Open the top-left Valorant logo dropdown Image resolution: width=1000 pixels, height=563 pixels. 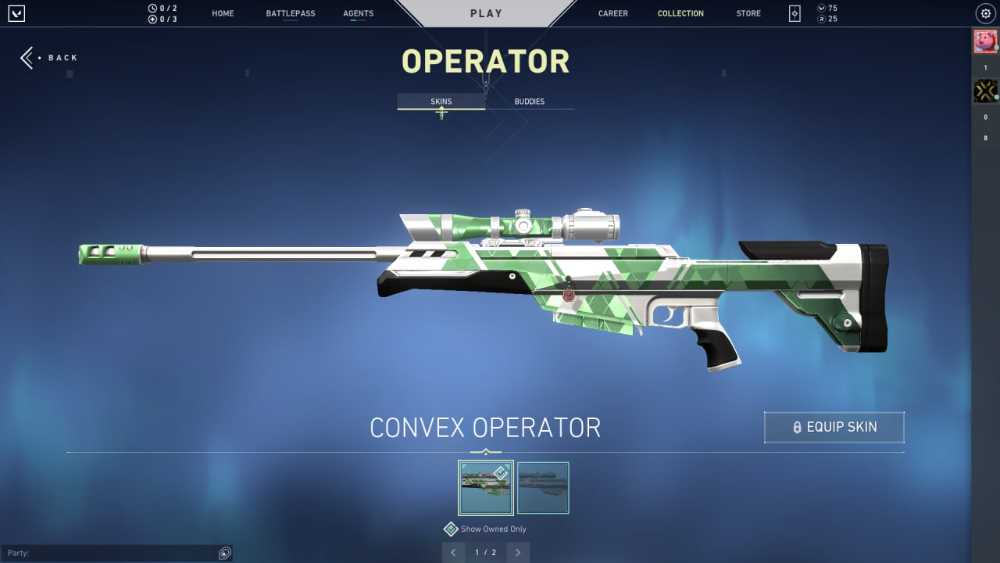pos(16,14)
